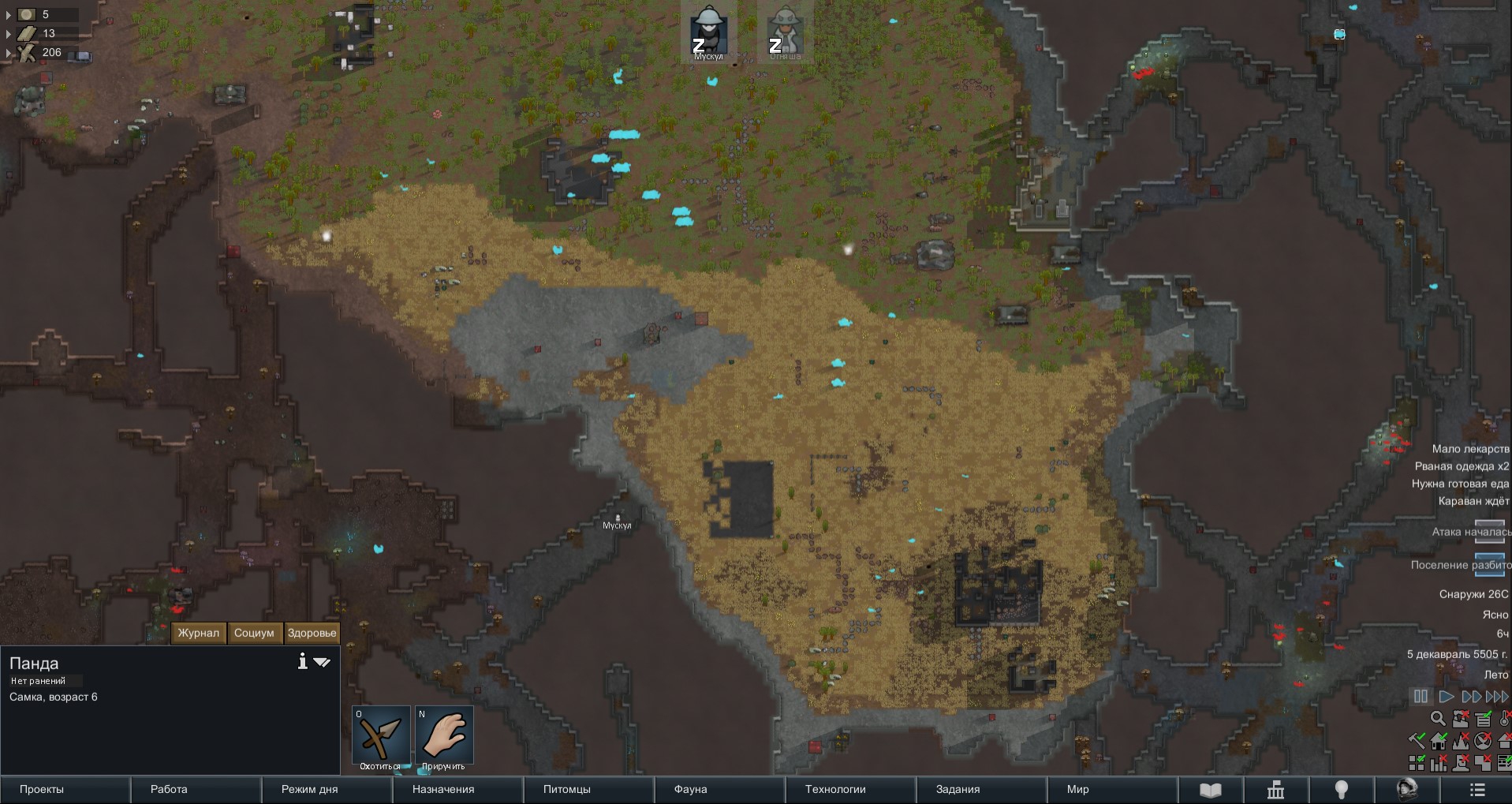Select the sleeping colonist Мускул portrait
This screenshot has height=804, width=1512.
[x=708, y=32]
